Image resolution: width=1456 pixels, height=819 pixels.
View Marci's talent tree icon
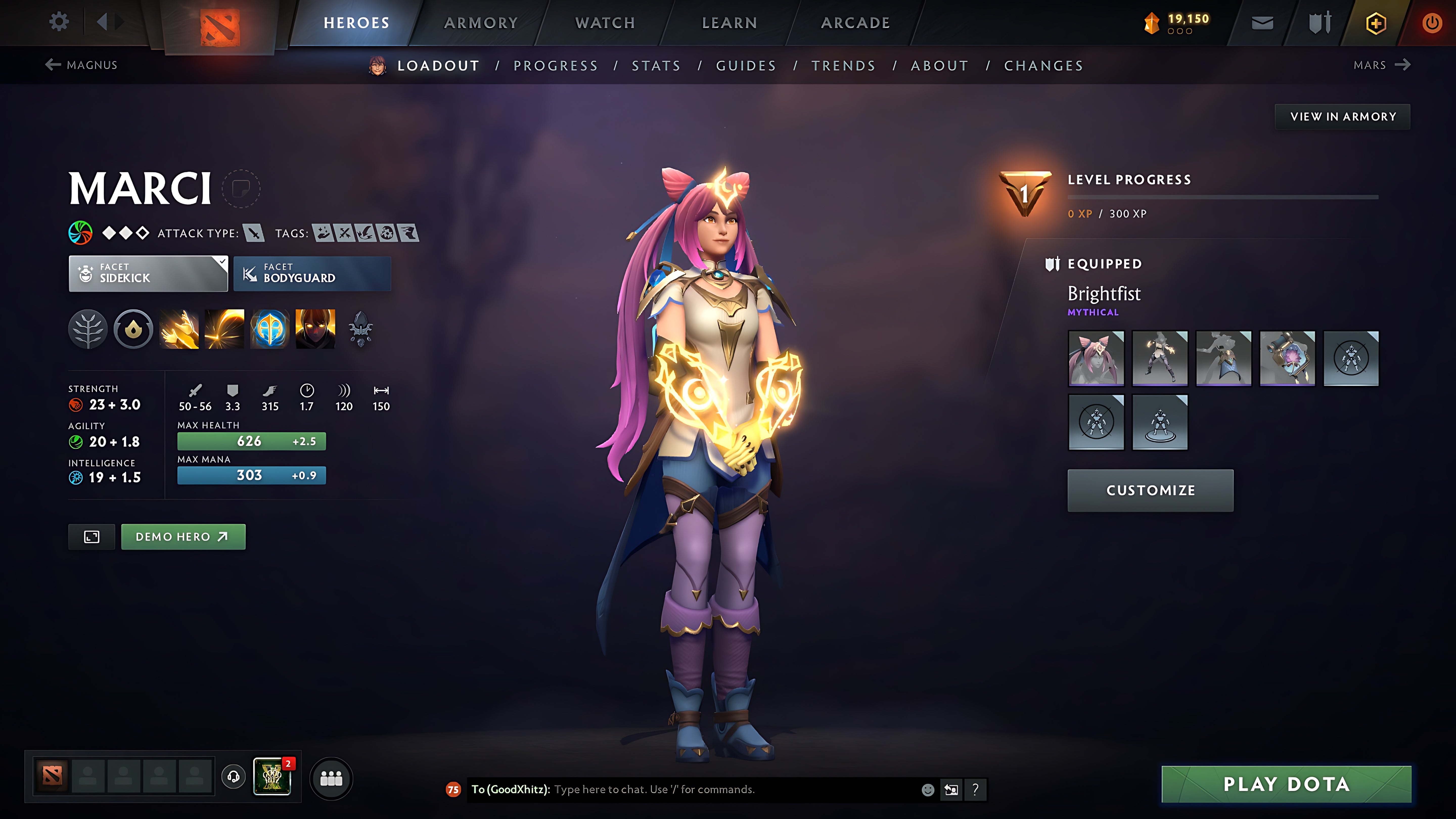point(88,329)
